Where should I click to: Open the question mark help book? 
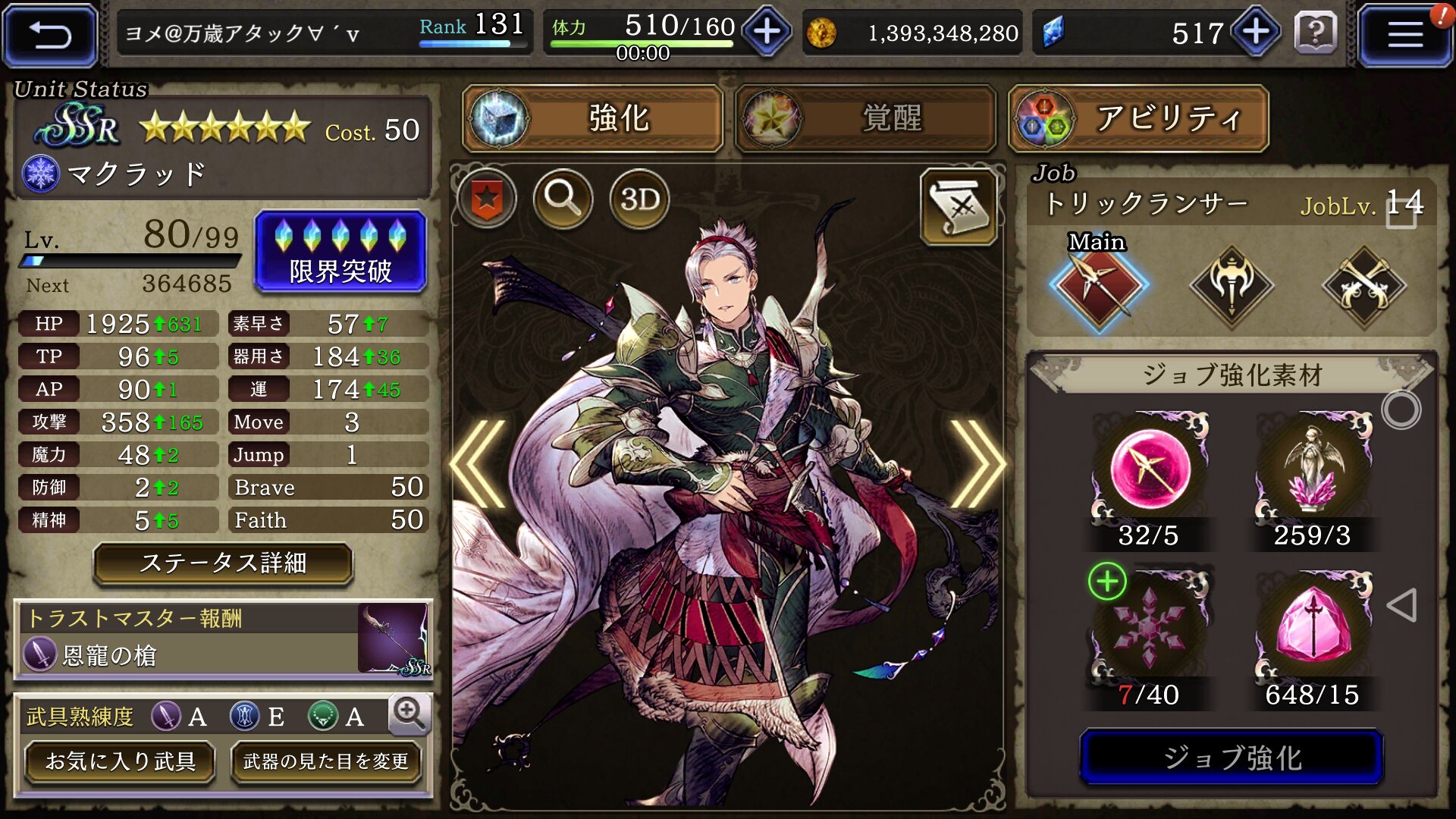1316,33
